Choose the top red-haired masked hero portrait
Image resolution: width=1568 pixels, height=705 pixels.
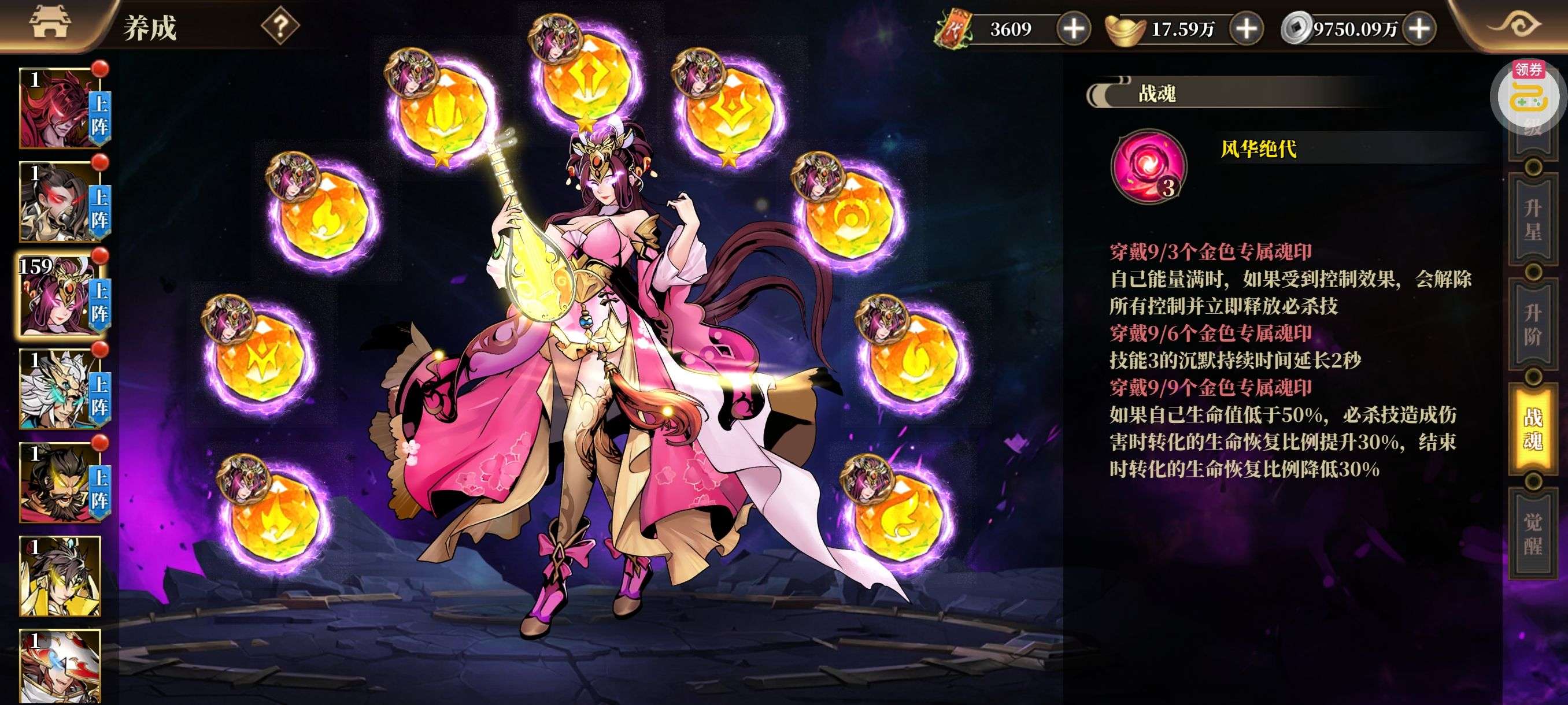(x=60, y=108)
